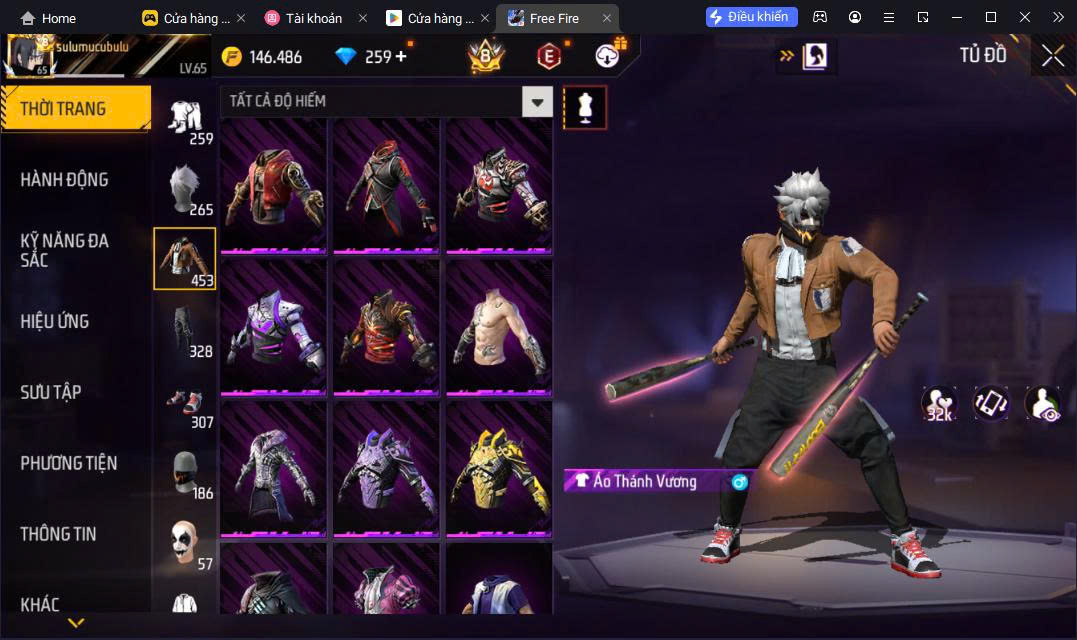Select the pants subcategory showing 328
This screenshot has width=1077, height=640.
185,329
